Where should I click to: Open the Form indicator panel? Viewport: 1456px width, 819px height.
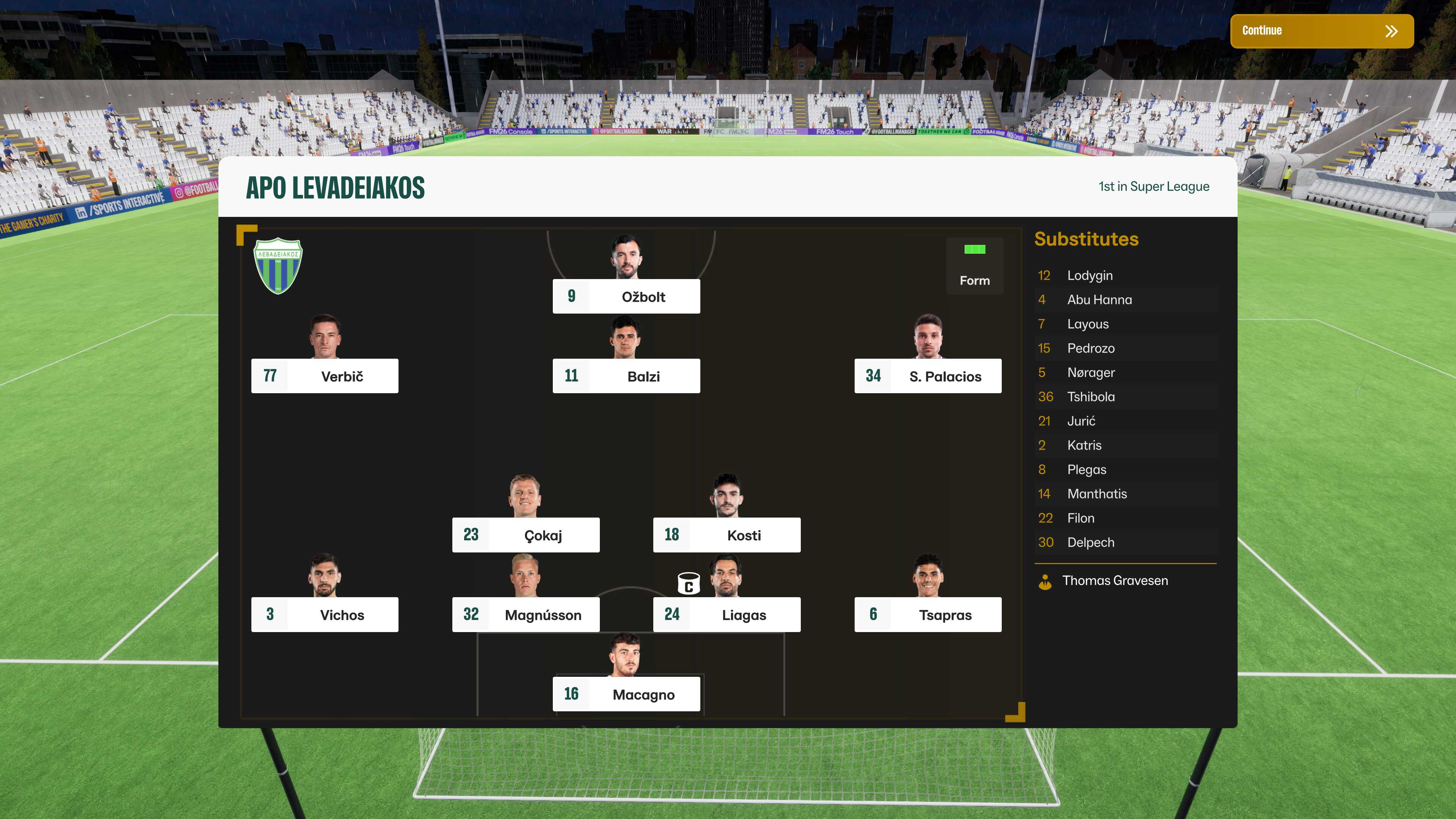point(974,266)
